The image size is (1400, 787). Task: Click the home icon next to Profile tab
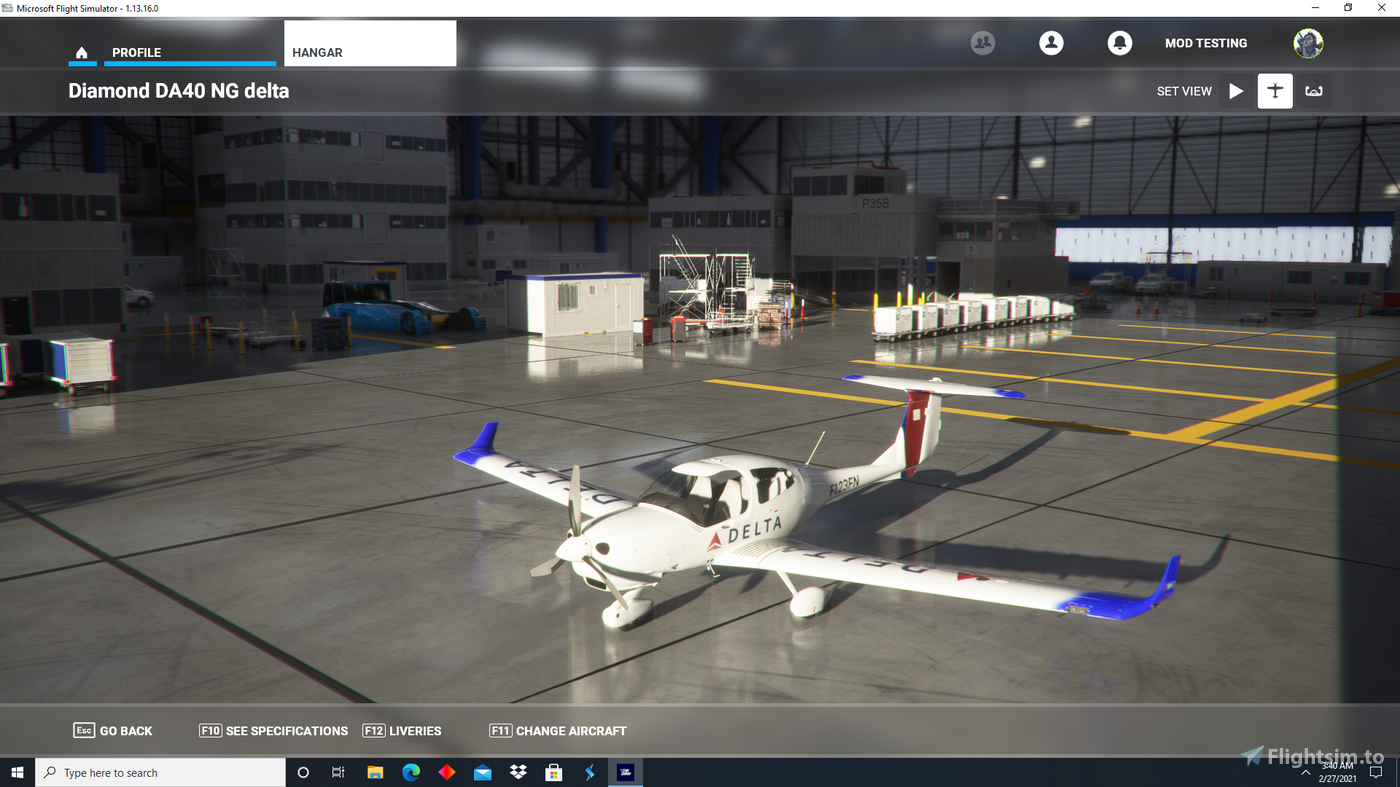pos(81,52)
